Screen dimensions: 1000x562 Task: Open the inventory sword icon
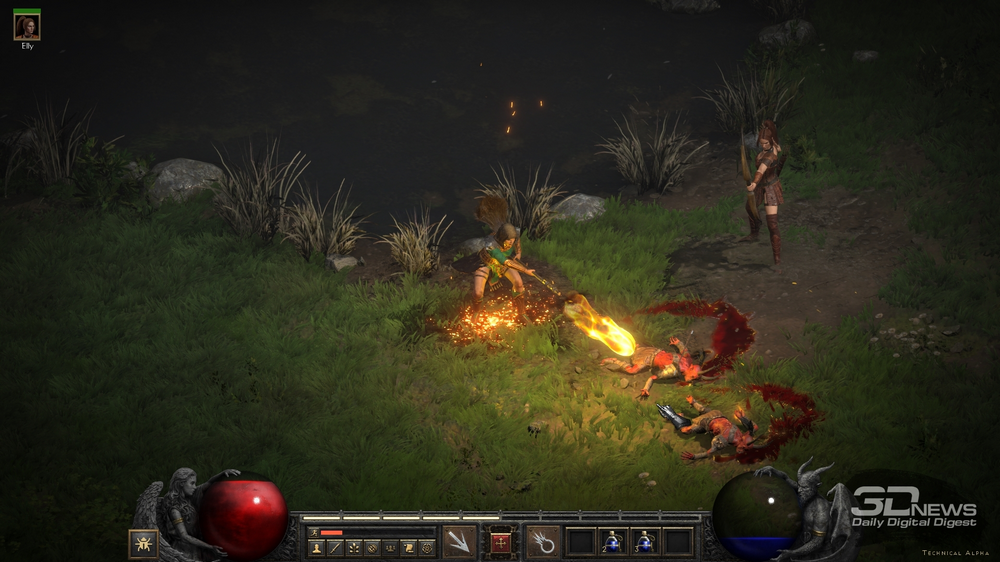click(335, 548)
